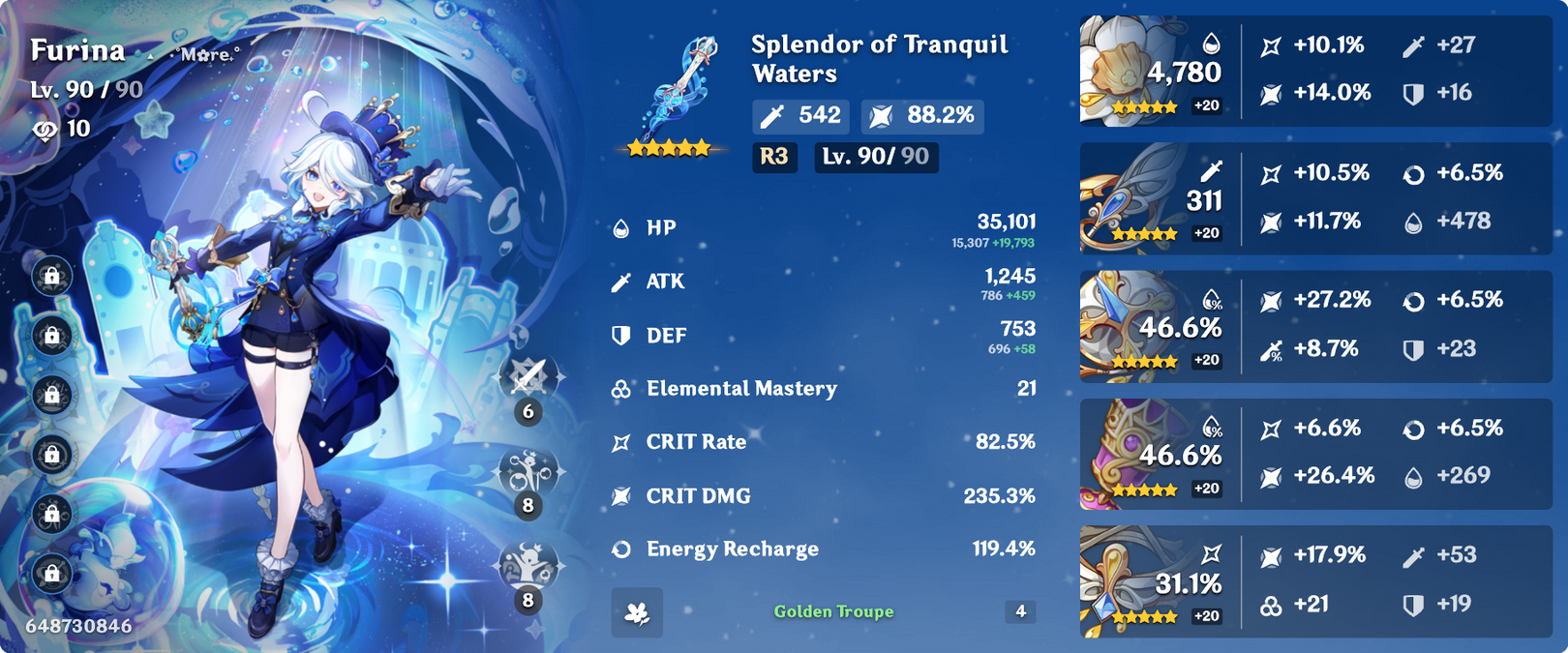
Task: Select the goblet artifact with +26.4% CRIT DMG
Action: point(1123,454)
